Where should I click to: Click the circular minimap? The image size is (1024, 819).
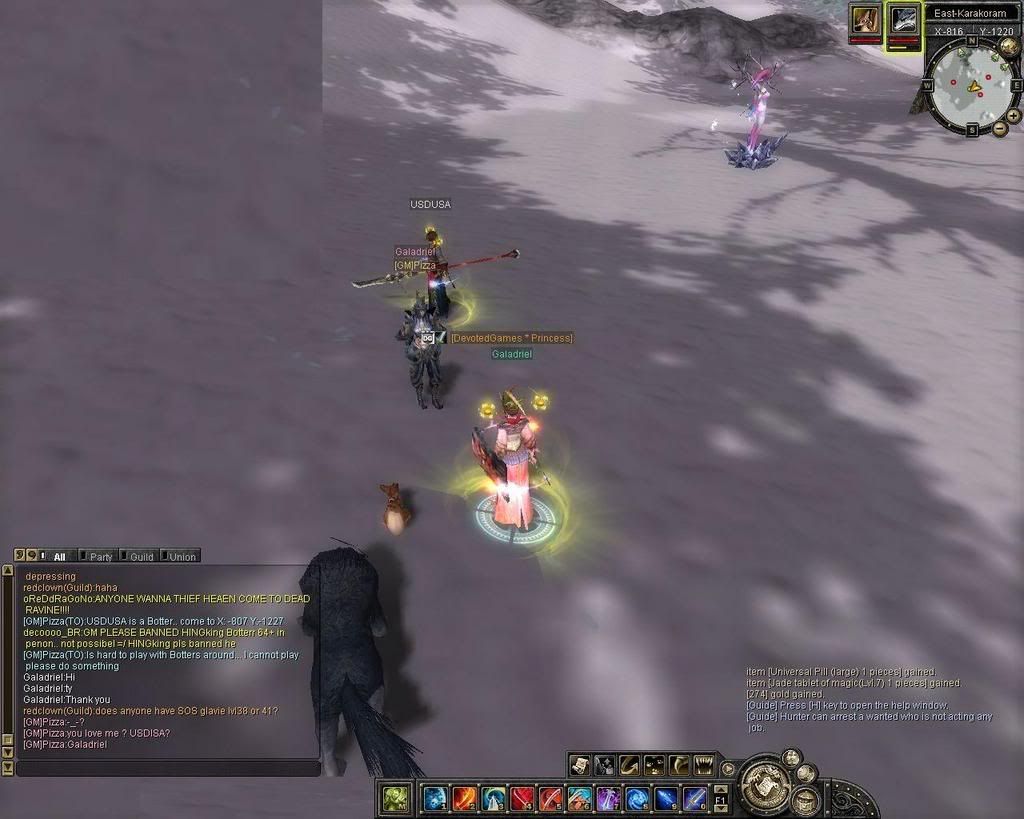[971, 85]
